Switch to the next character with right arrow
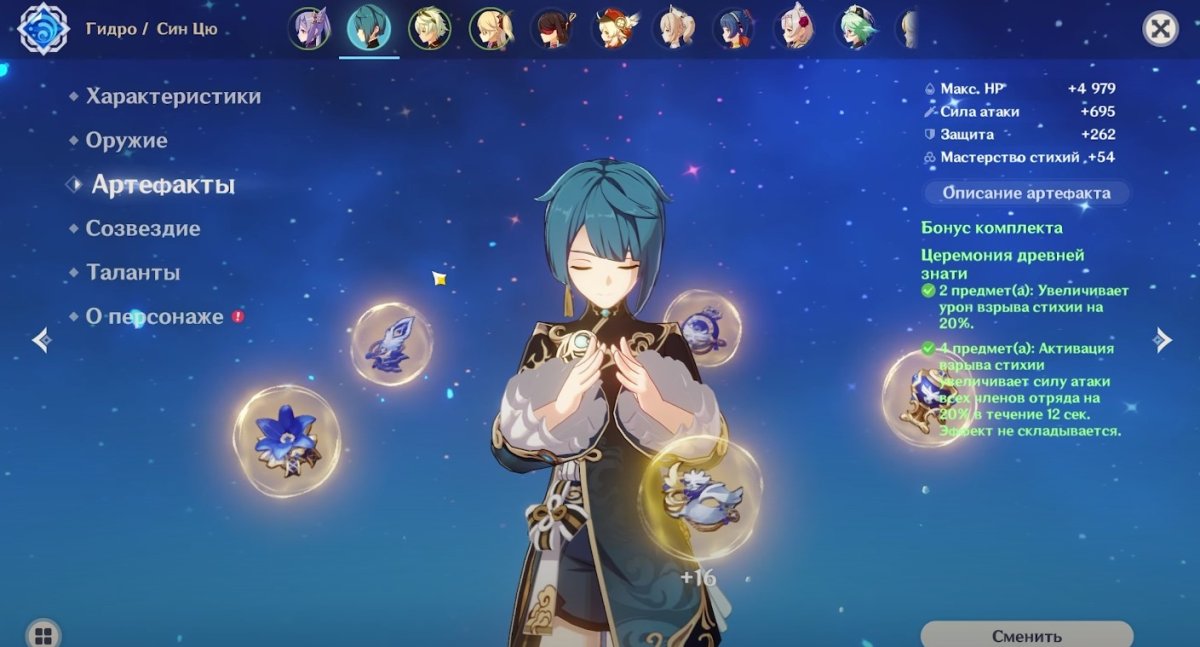The width and height of the screenshot is (1200, 647). pos(1162,340)
